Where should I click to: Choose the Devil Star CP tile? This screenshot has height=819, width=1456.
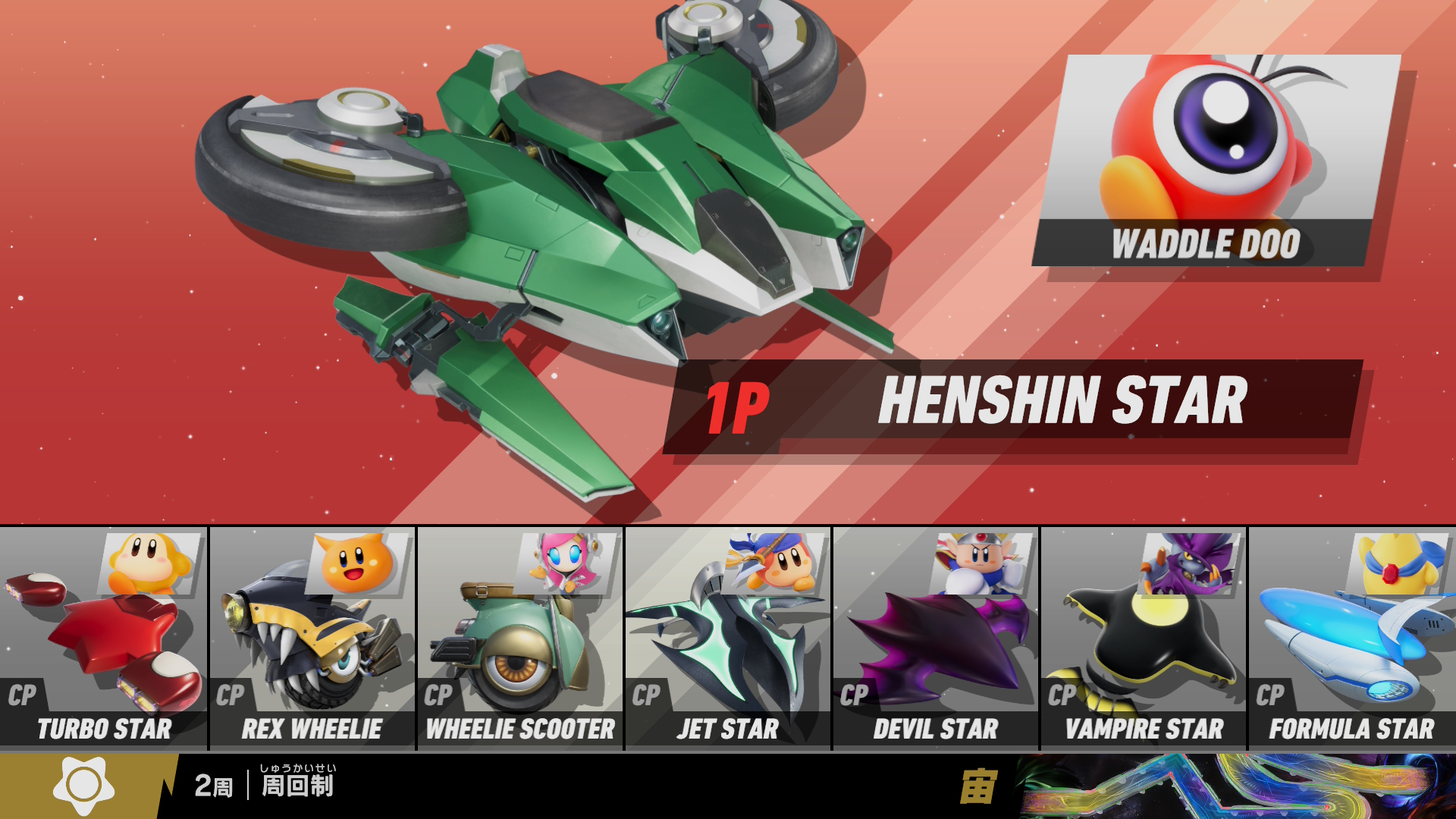(936, 639)
